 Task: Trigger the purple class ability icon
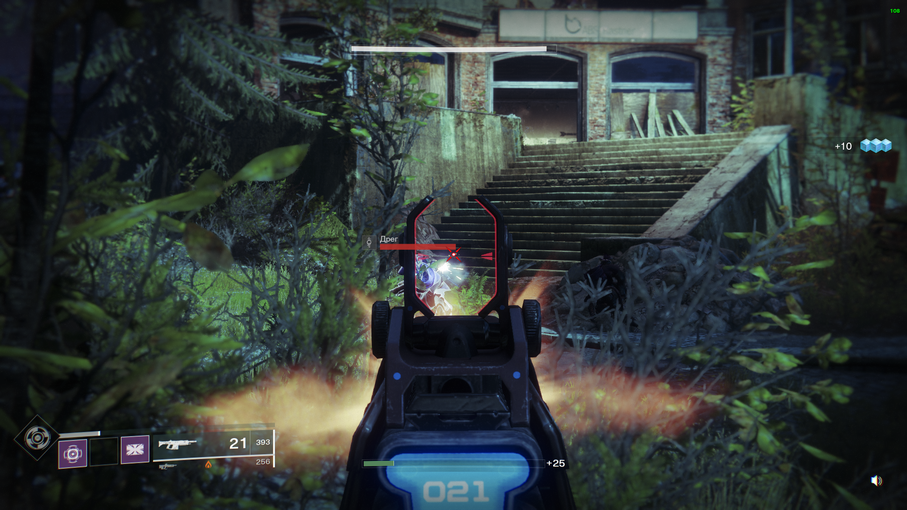pyautogui.click(x=135, y=450)
